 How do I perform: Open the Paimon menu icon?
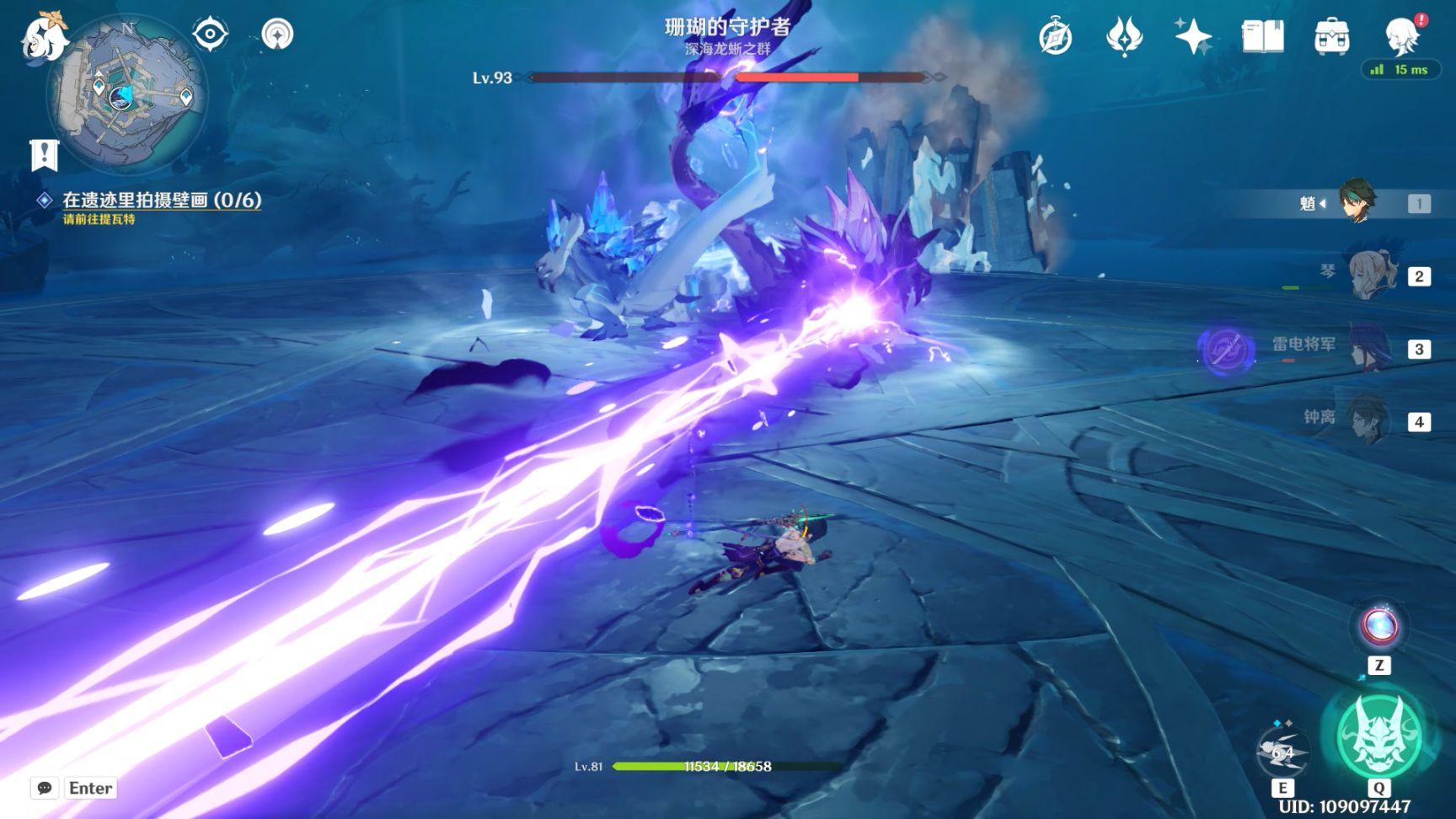pos(42,37)
